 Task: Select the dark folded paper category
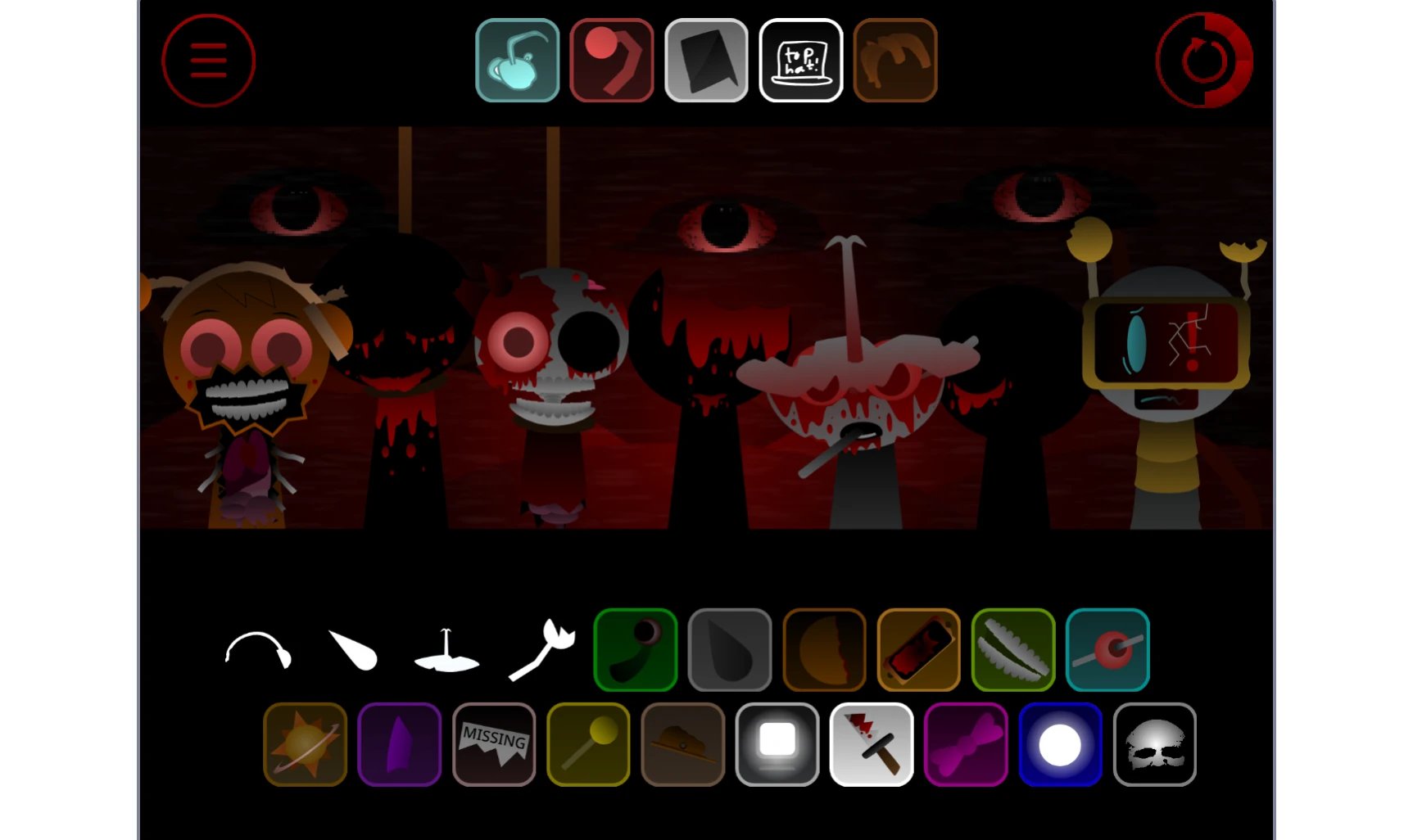point(706,60)
